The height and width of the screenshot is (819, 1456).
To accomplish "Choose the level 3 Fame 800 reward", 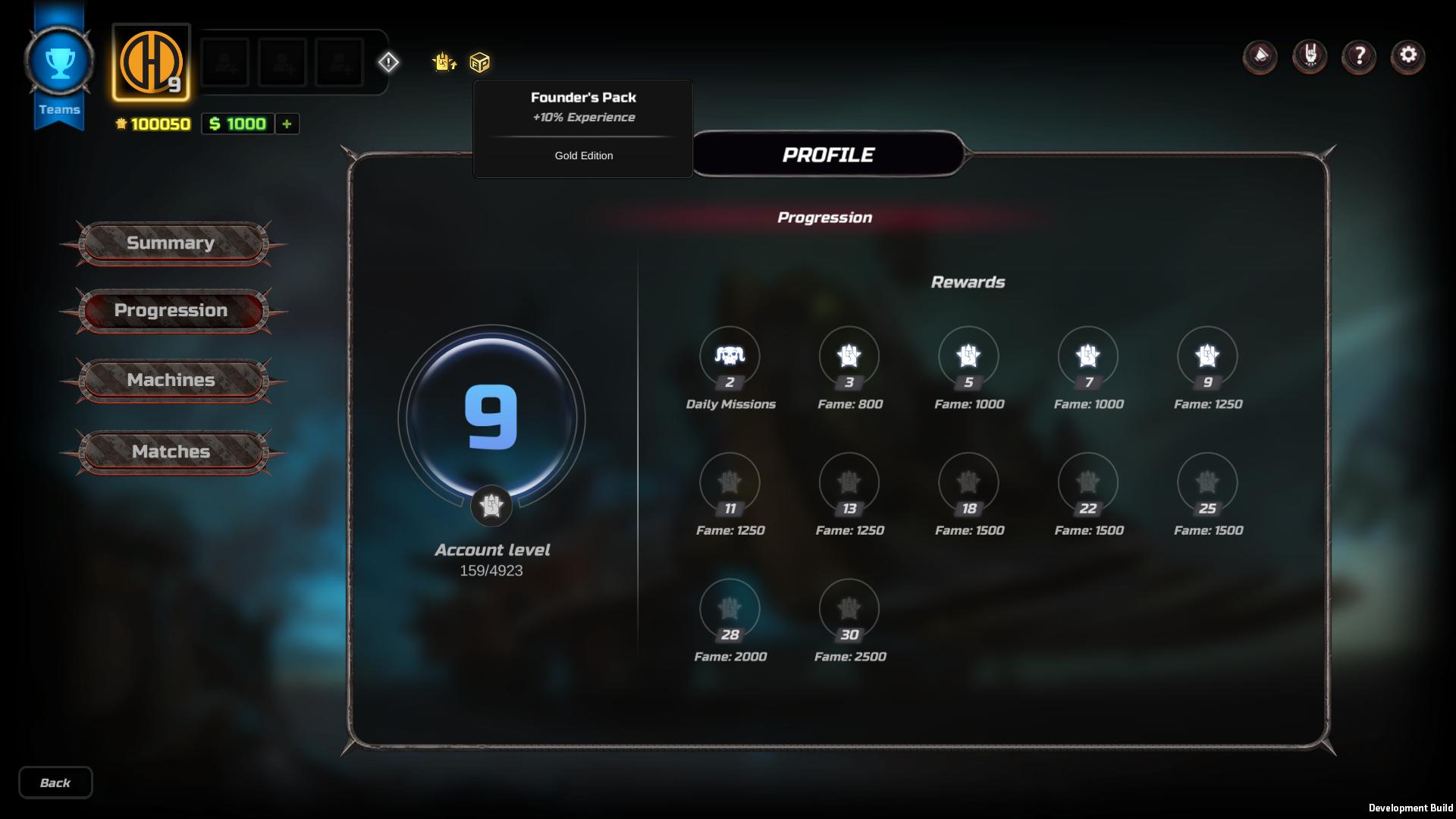I will (x=849, y=356).
